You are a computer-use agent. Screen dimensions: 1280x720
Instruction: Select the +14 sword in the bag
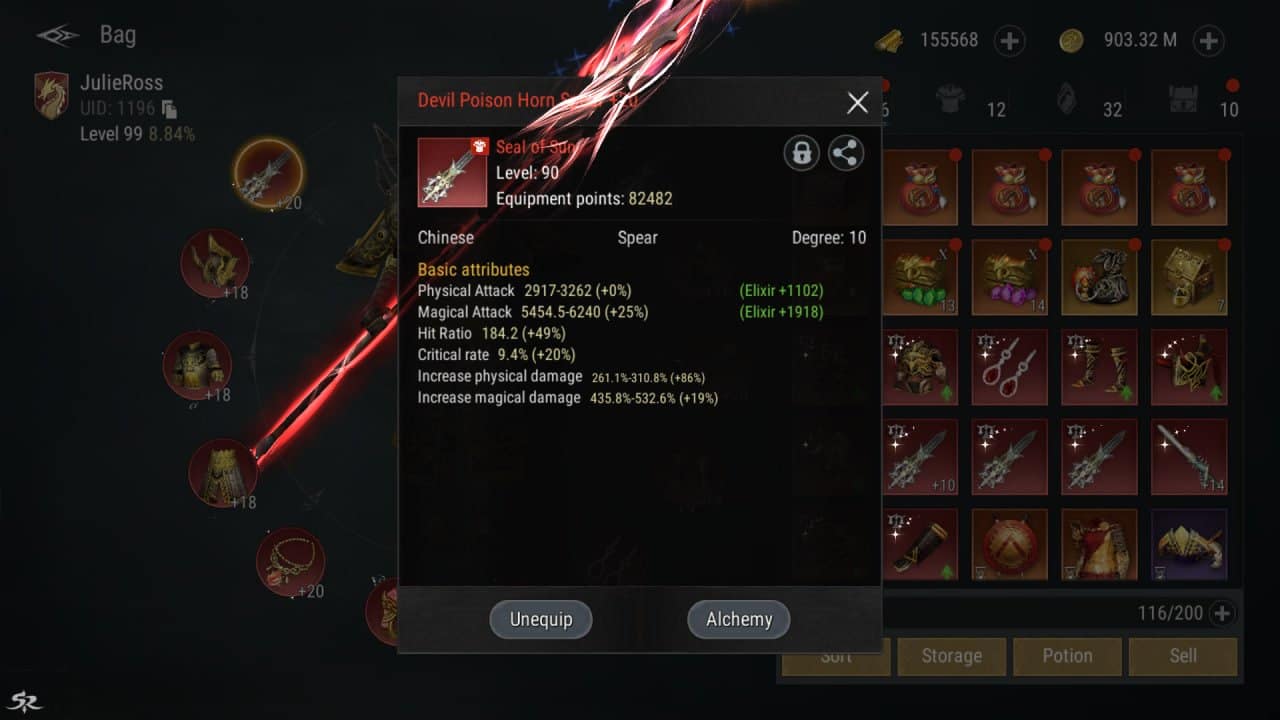point(1188,457)
